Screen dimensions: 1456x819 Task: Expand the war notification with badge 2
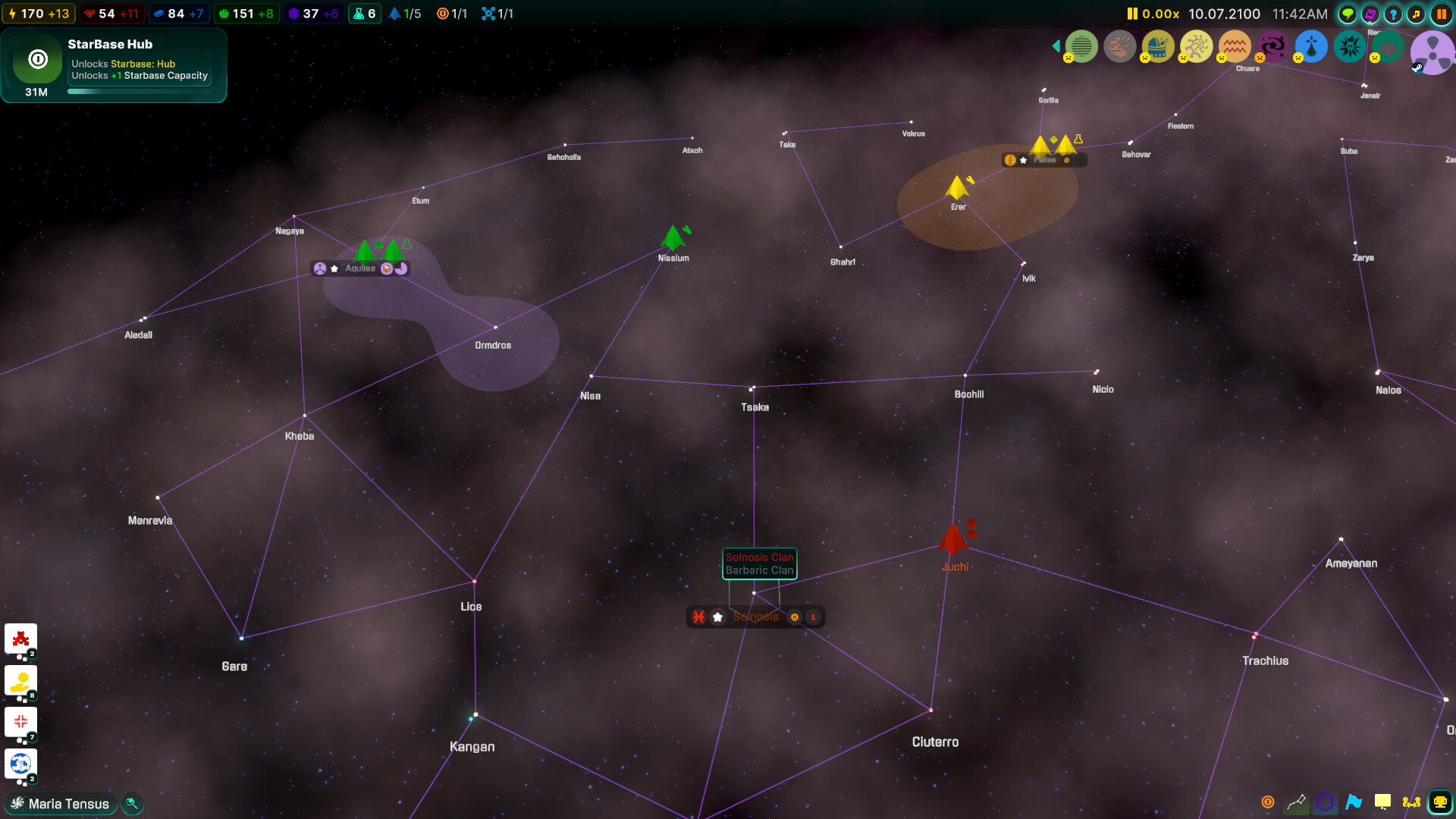coord(20,639)
